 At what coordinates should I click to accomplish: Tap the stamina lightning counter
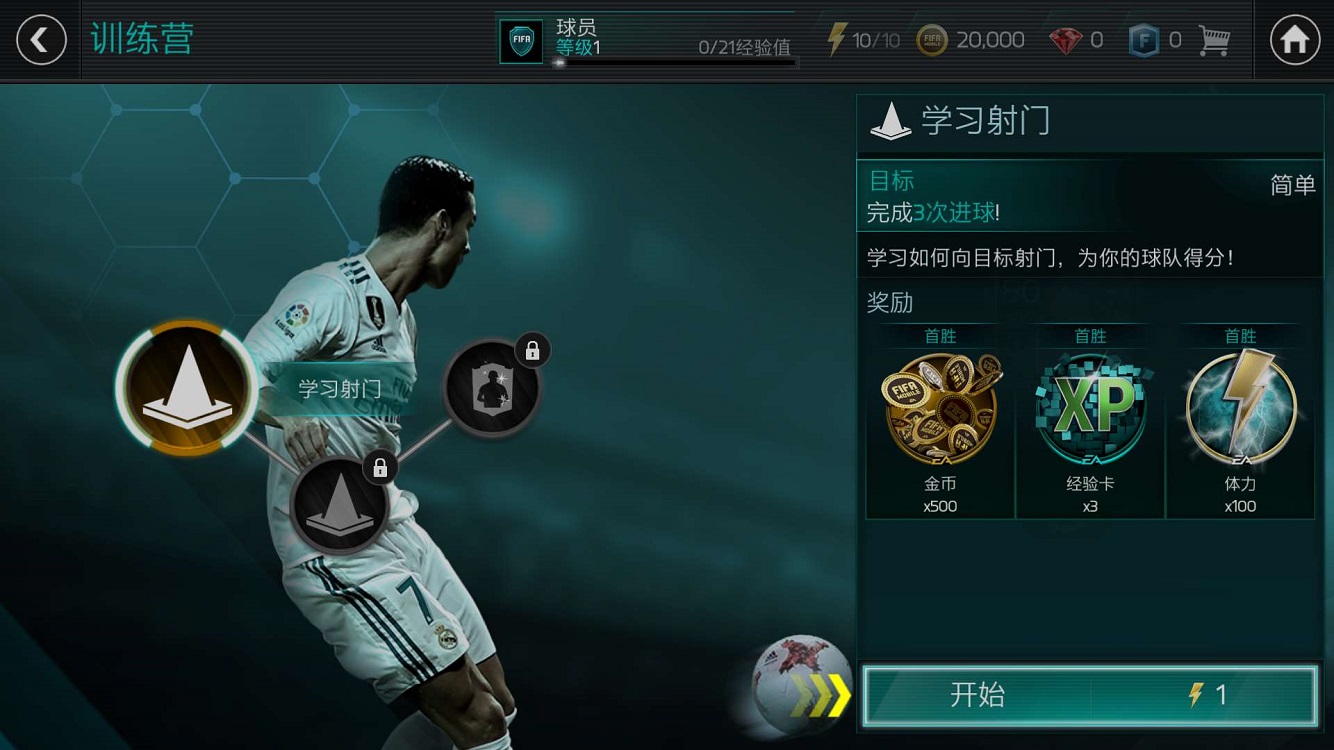click(863, 40)
